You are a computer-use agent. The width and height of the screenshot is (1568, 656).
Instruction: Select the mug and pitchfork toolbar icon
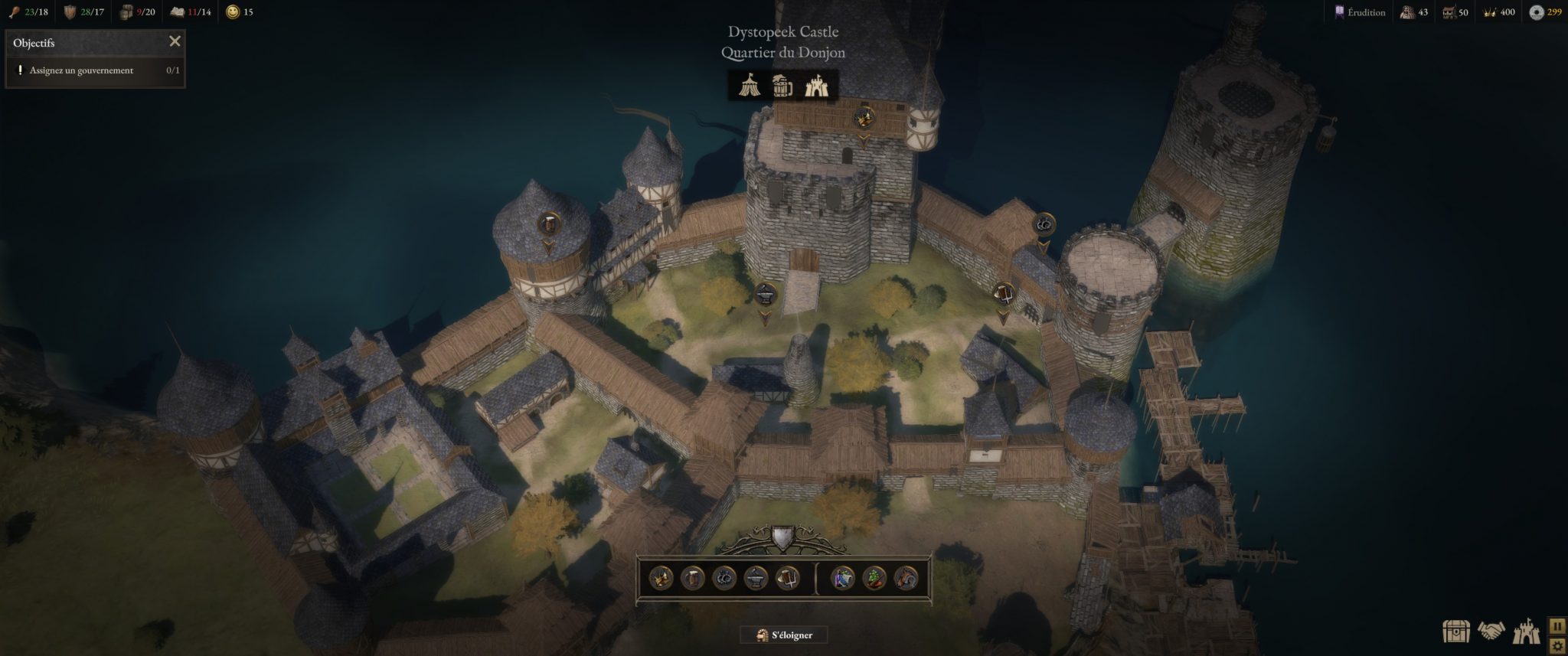click(787, 578)
